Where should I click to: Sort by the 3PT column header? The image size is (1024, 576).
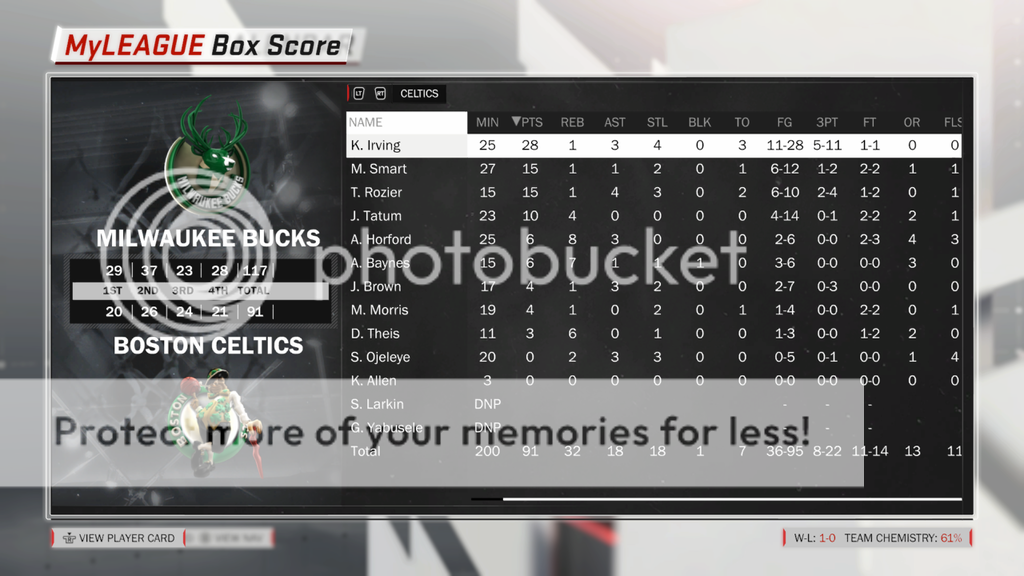point(827,122)
